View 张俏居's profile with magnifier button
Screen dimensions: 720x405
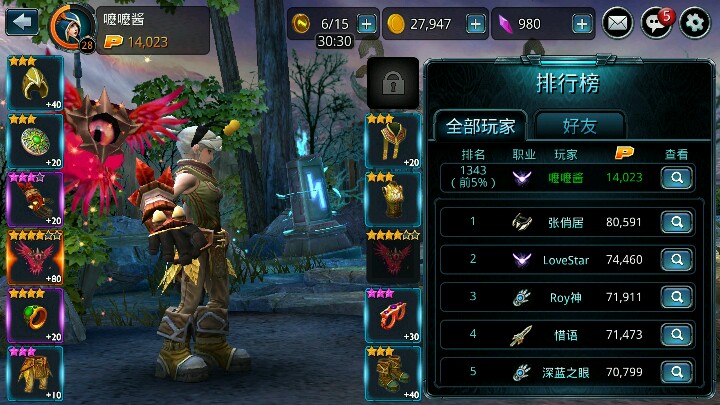(x=677, y=223)
